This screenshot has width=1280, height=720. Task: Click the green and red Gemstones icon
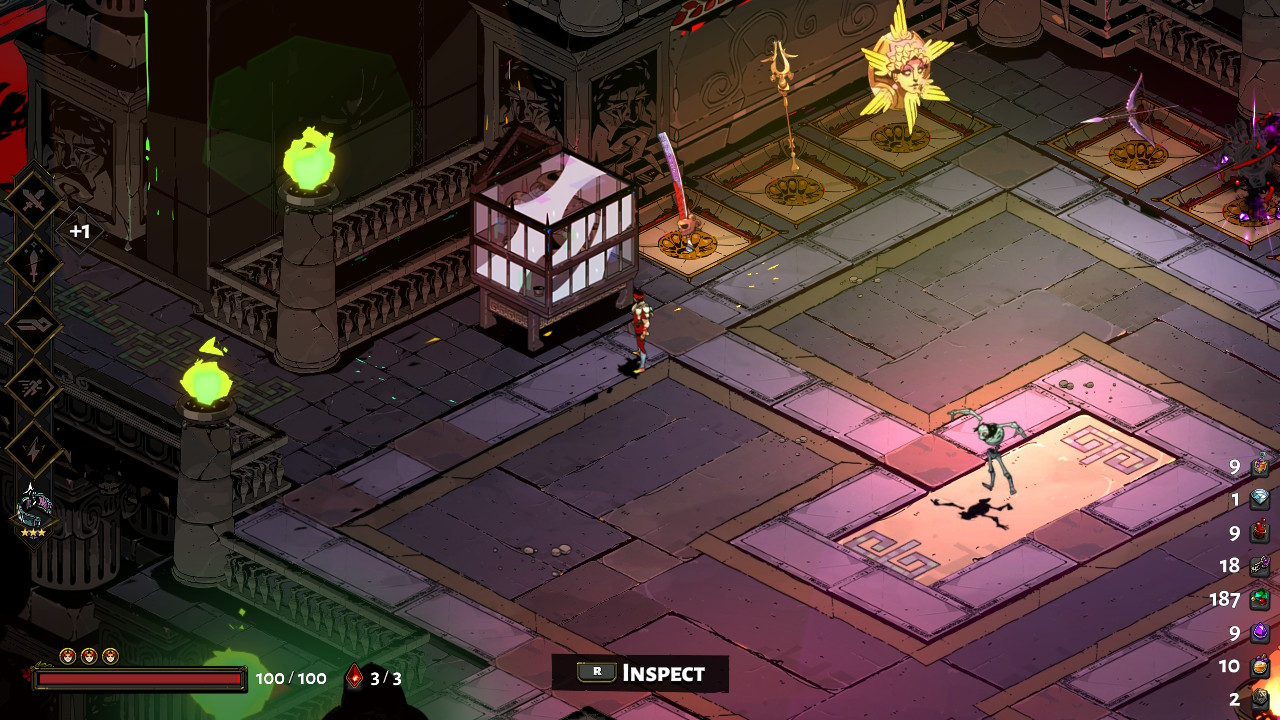[1259, 599]
